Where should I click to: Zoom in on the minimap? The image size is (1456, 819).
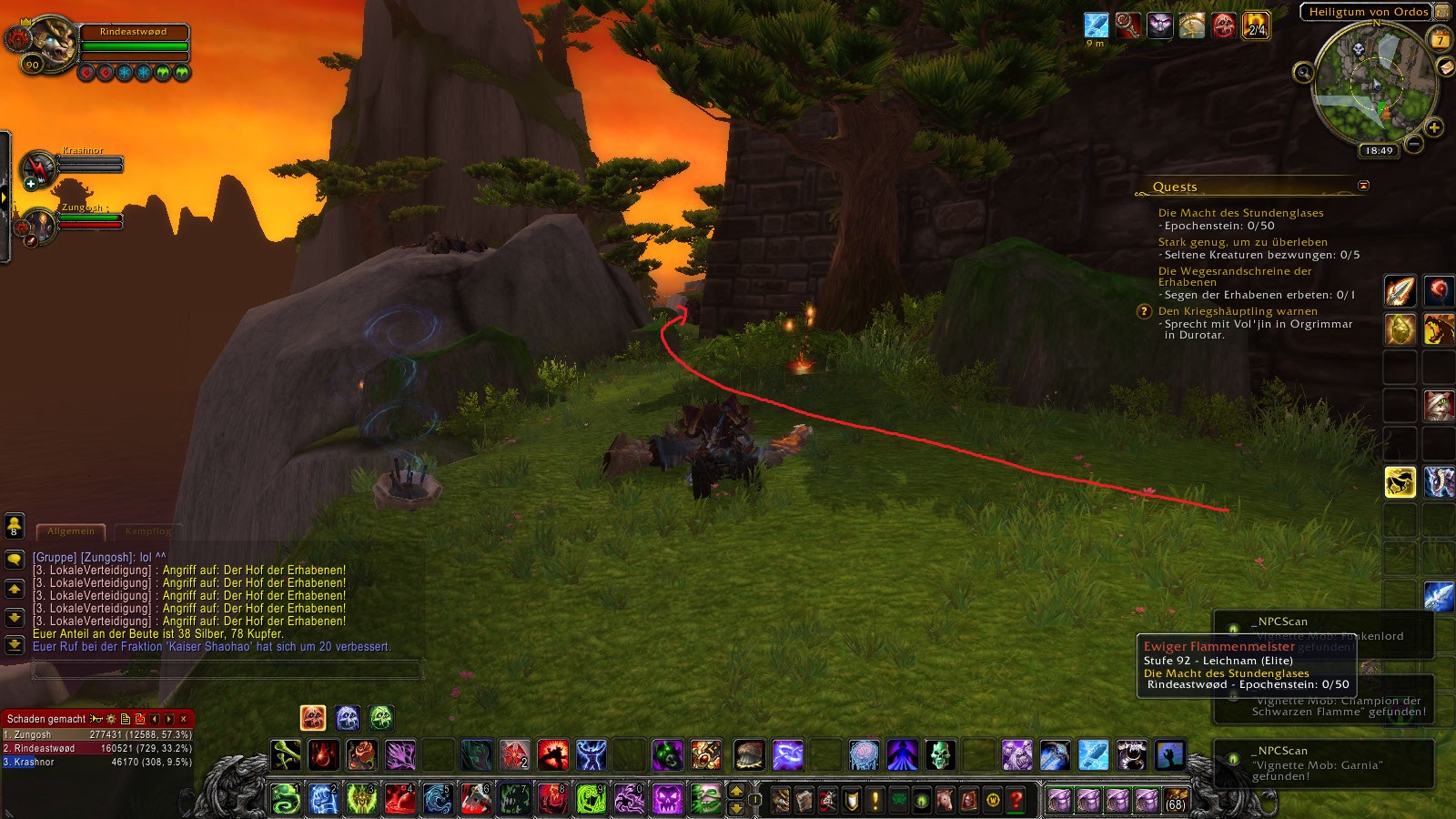click(x=1434, y=127)
